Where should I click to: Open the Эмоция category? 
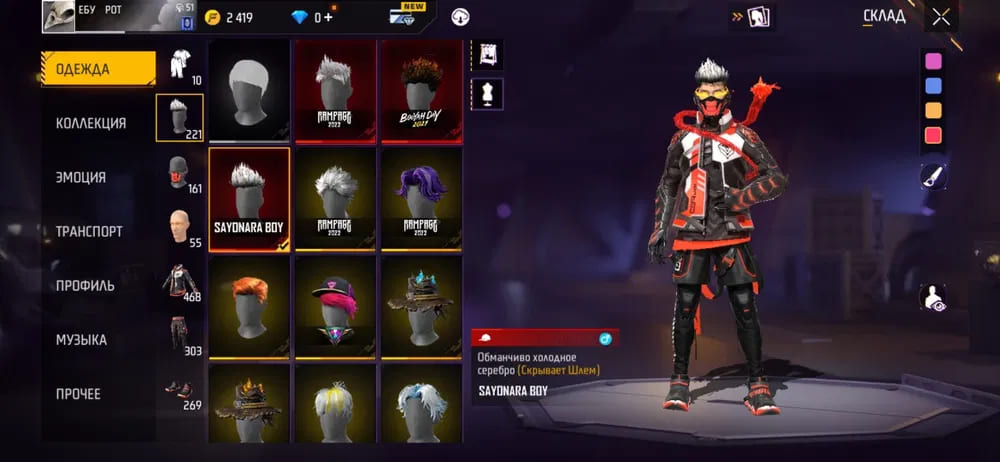click(81, 177)
